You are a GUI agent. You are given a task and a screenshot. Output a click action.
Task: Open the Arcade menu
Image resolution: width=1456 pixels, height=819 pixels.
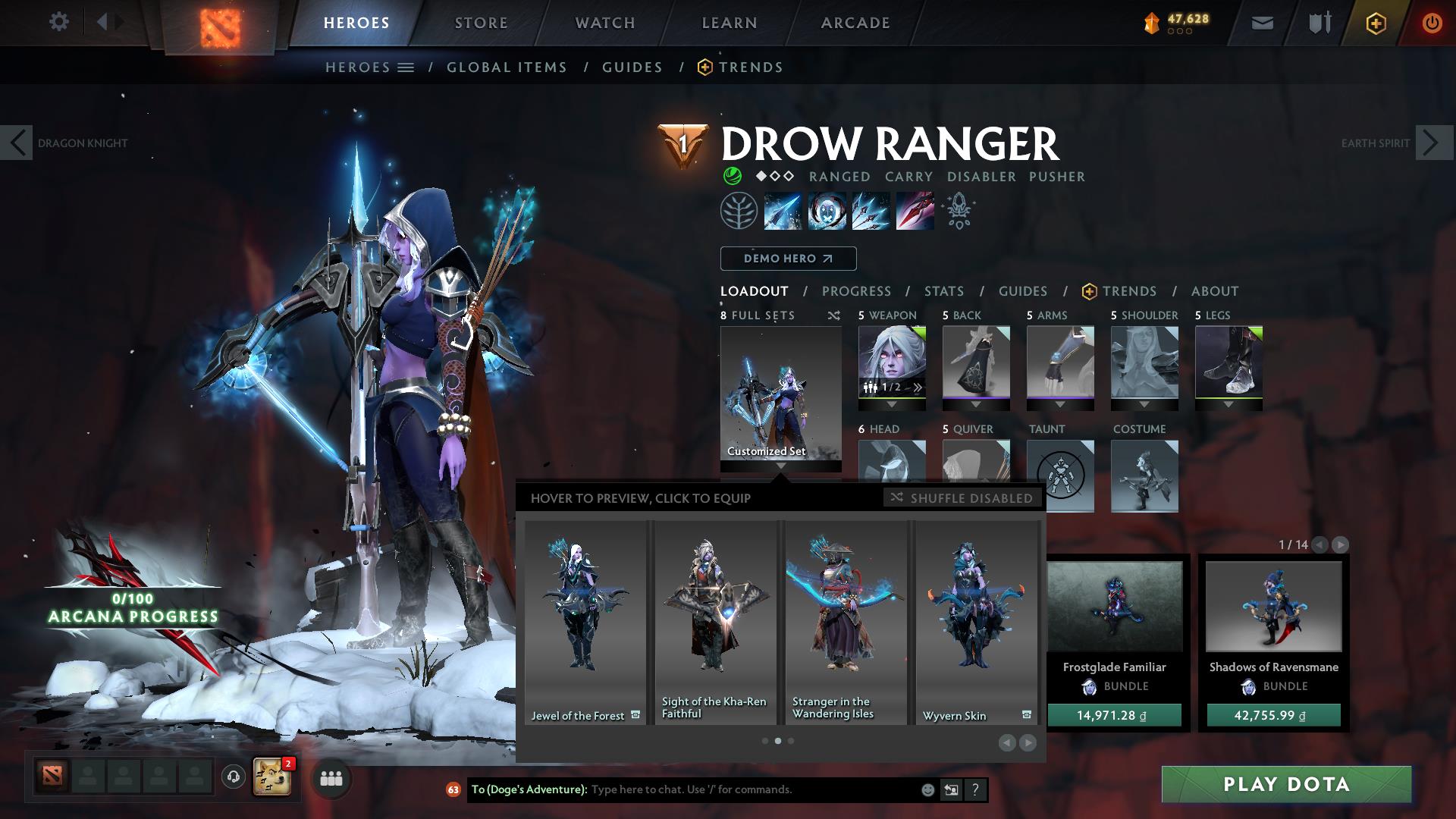pyautogui.click(x=855, y=22)
